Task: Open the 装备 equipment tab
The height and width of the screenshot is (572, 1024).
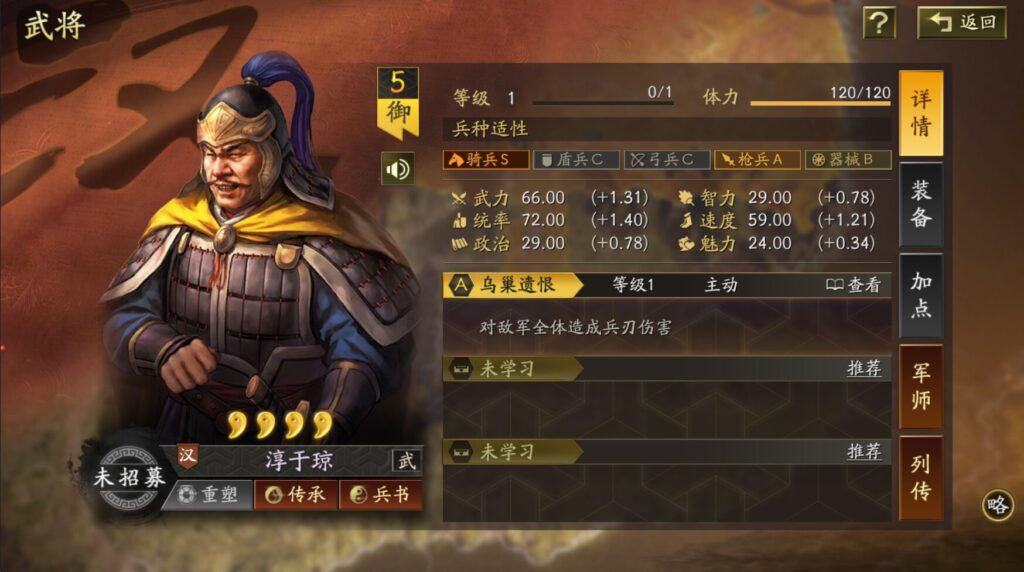Action: 920,204
